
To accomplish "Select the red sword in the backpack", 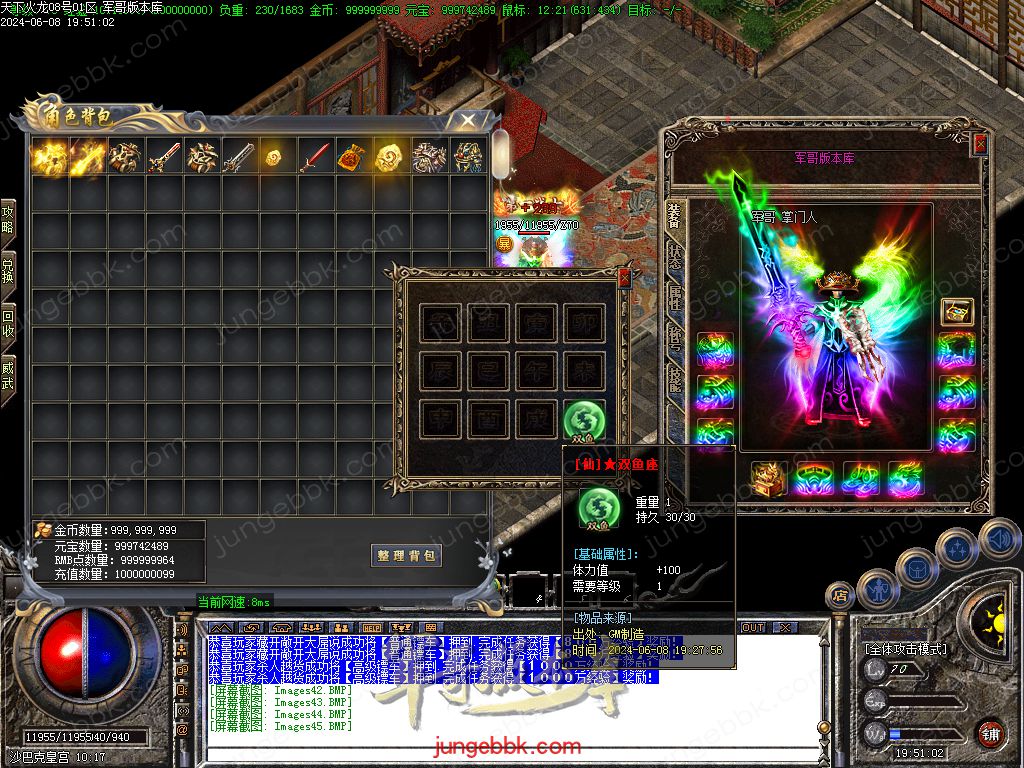I will pyautogui.click(x=315, y=157).
